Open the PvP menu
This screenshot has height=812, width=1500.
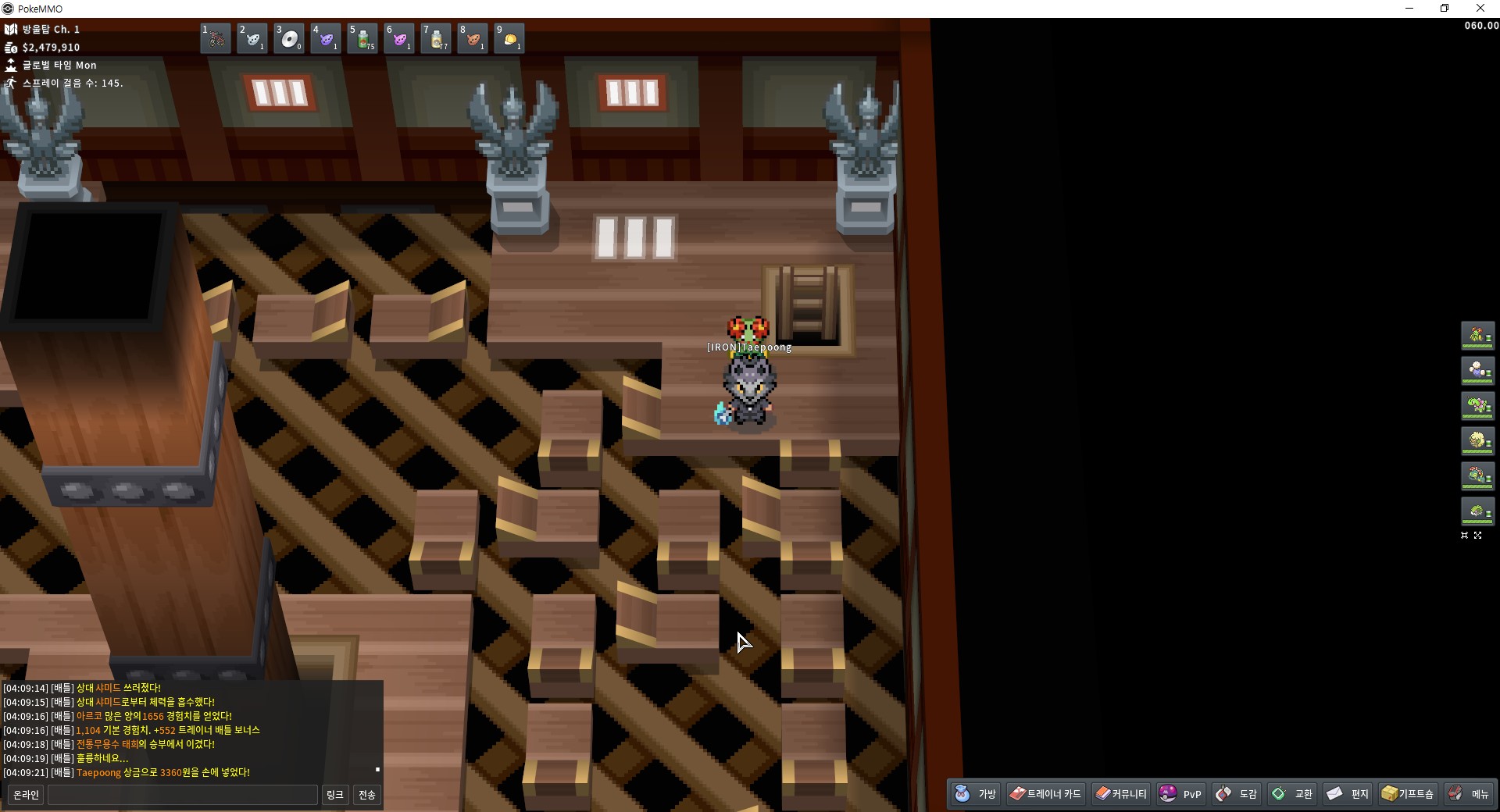coord(1181,794)
